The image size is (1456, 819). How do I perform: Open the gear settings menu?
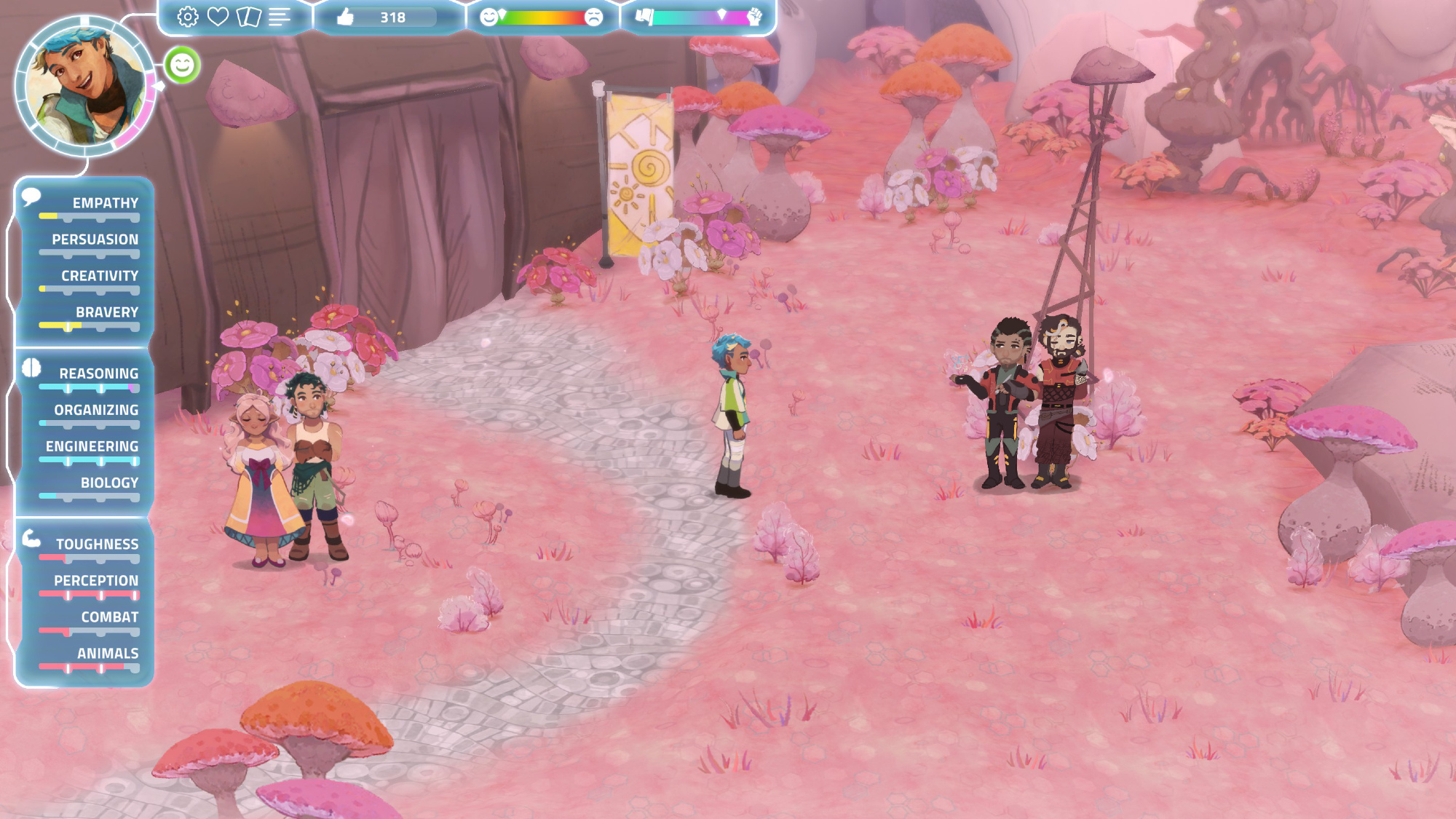coord(188,17)
